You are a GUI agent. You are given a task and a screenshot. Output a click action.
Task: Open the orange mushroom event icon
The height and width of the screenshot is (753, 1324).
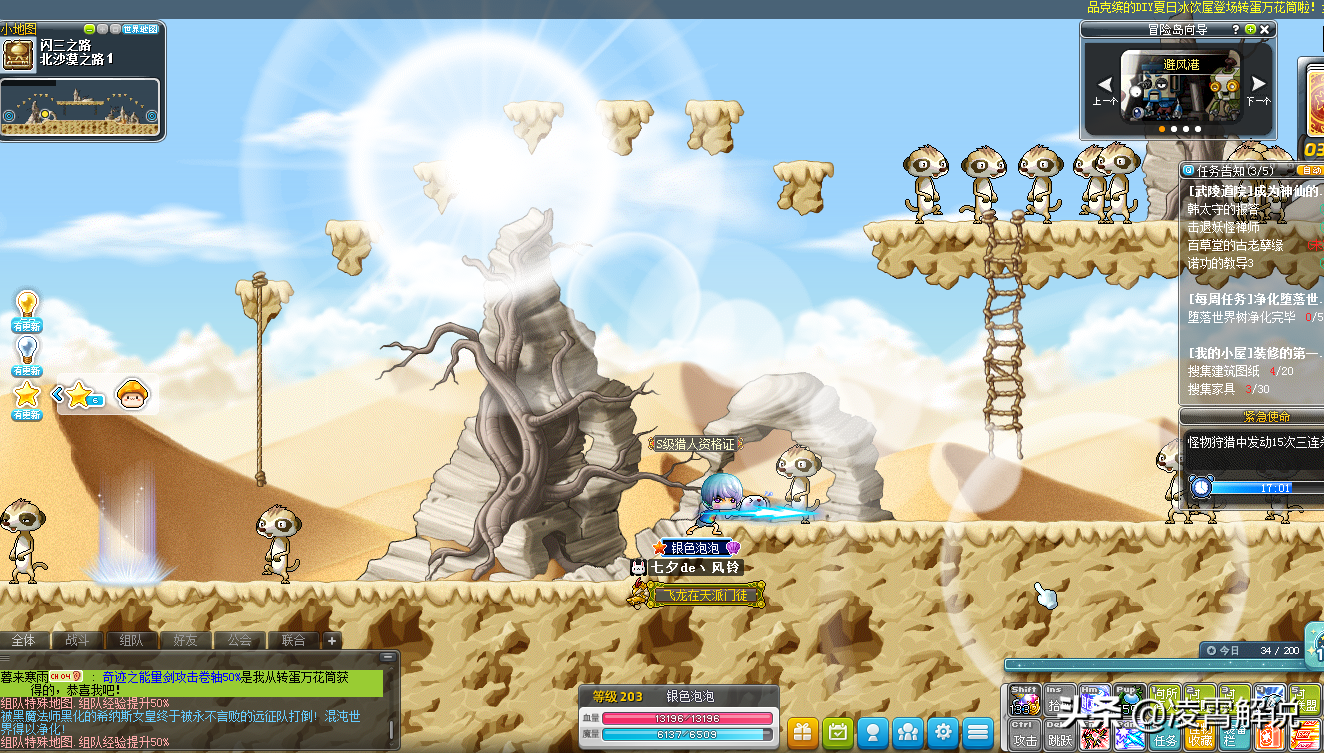point(132,394)
